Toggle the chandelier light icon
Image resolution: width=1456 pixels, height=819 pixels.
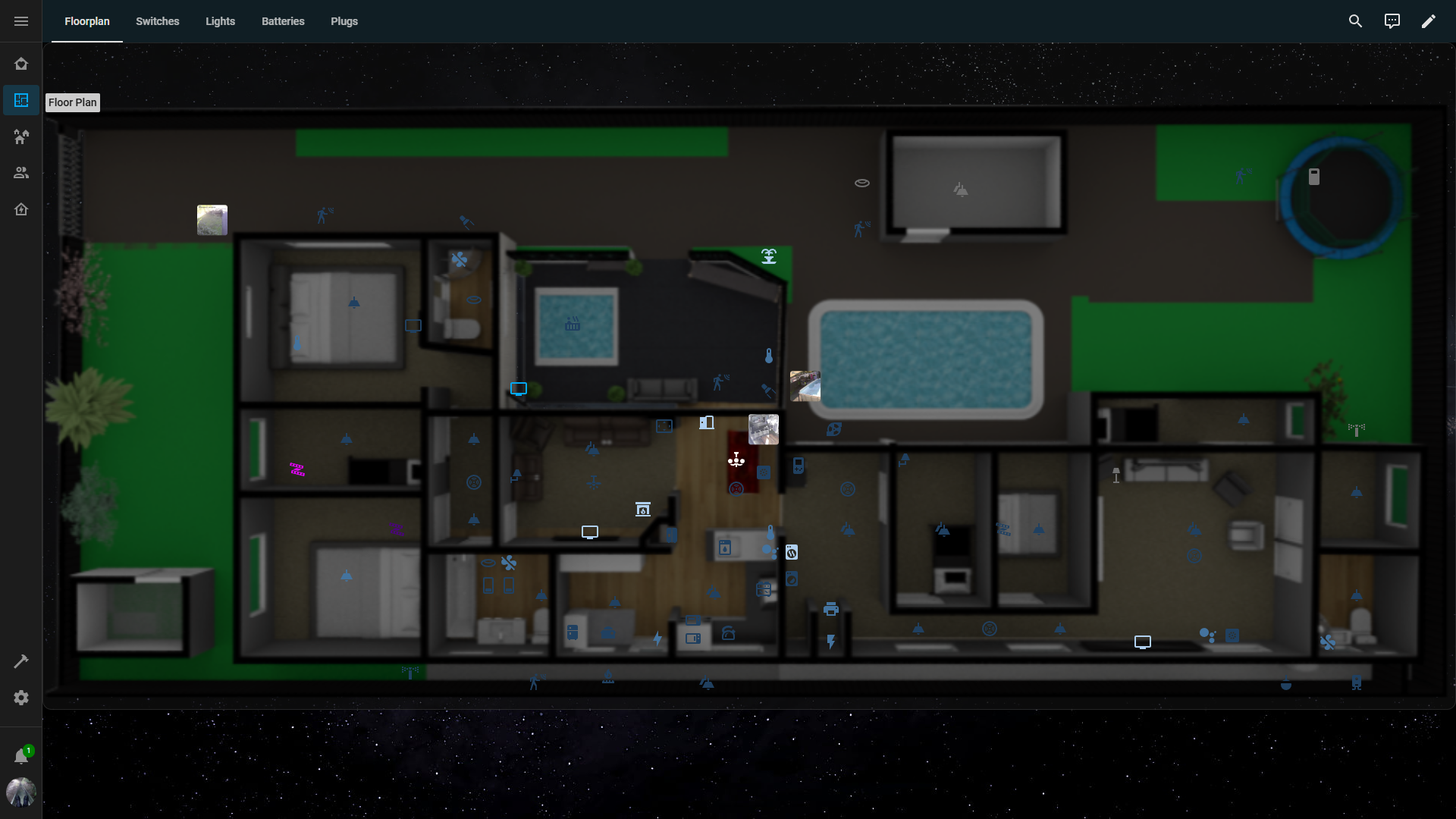(736, 460)
